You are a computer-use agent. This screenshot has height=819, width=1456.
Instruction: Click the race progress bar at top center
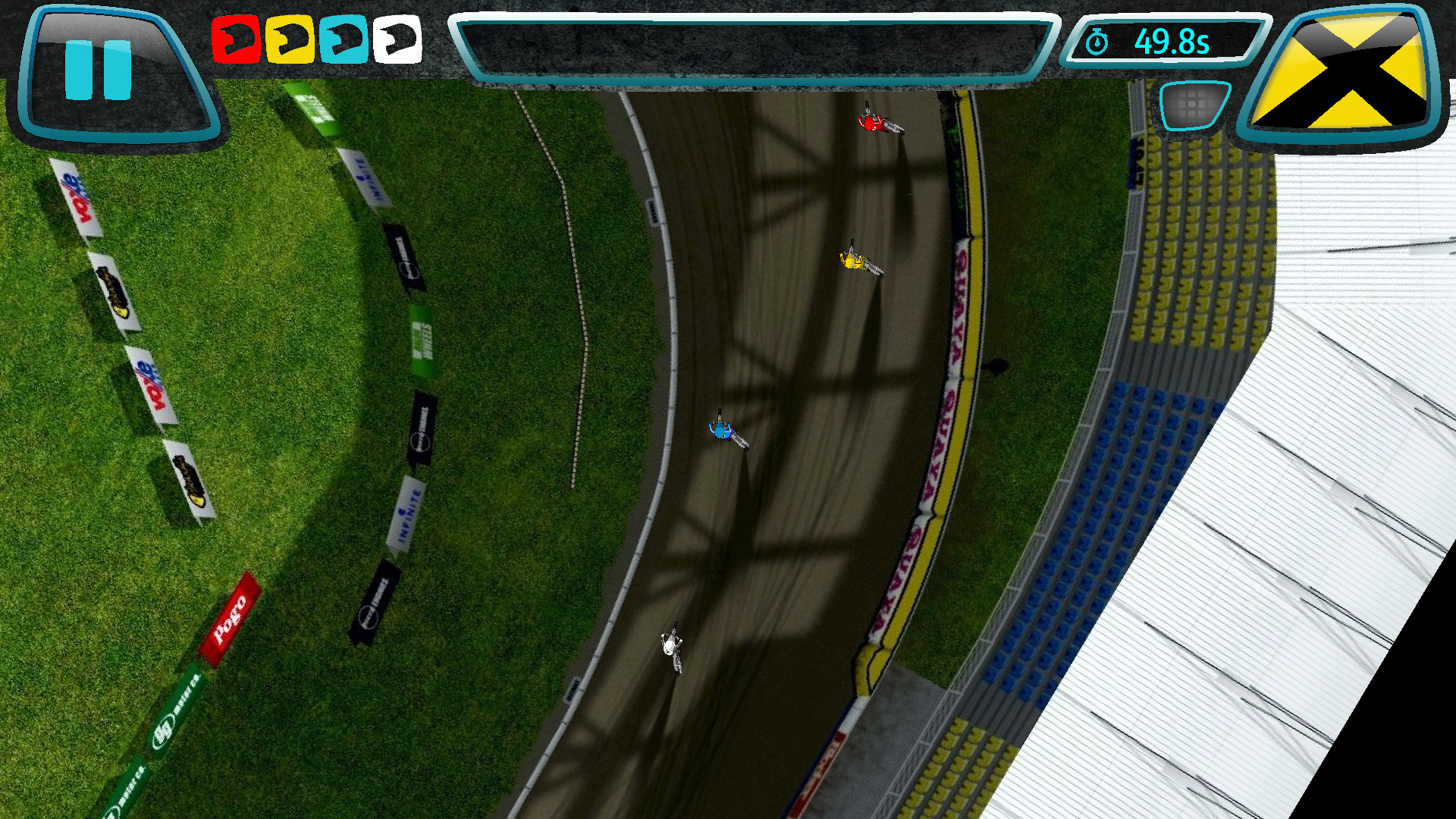[x=751, y=42]
